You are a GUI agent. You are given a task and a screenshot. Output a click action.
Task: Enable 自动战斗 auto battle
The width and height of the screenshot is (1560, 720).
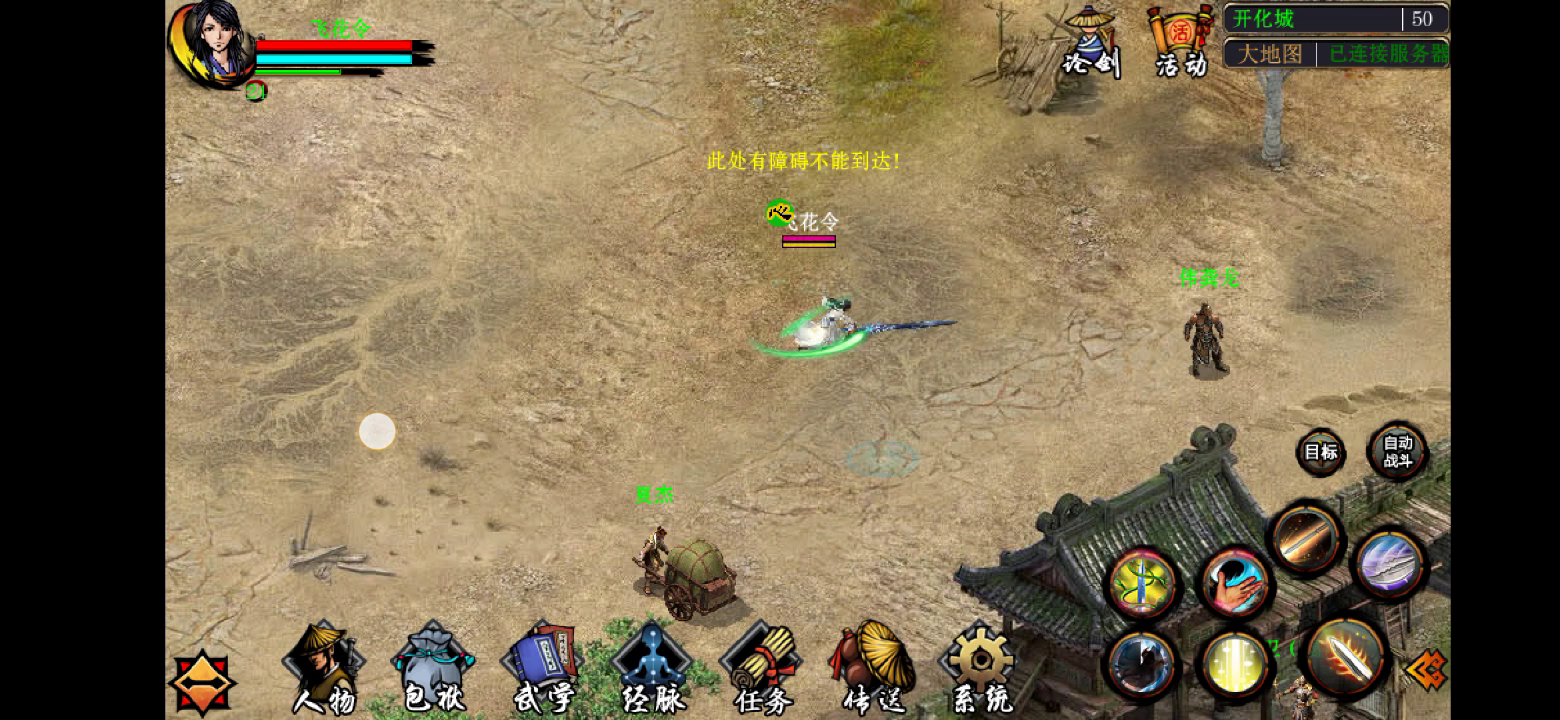click(1397, 451)
